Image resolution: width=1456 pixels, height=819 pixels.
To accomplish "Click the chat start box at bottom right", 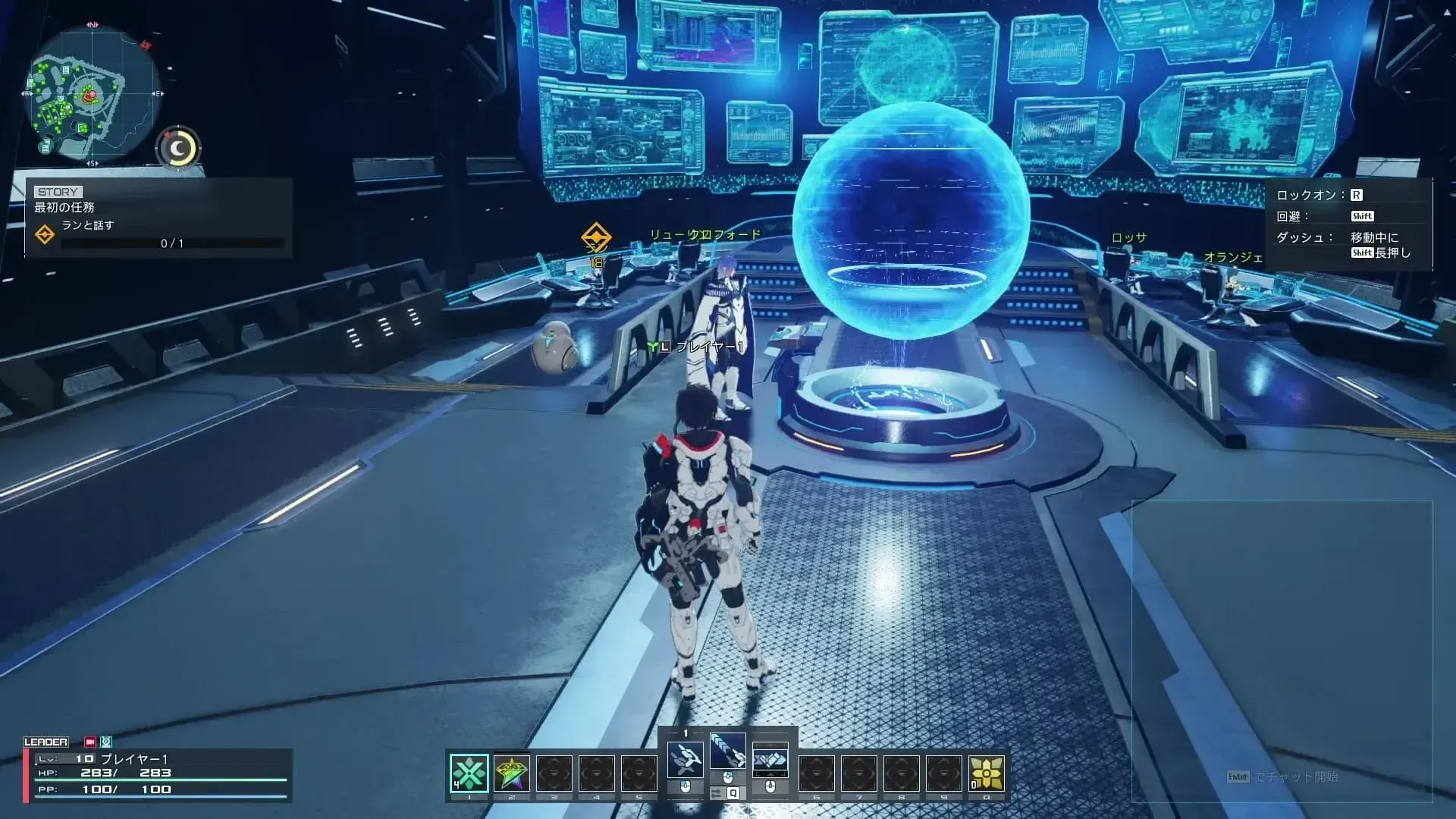I will click(1282, 777).
